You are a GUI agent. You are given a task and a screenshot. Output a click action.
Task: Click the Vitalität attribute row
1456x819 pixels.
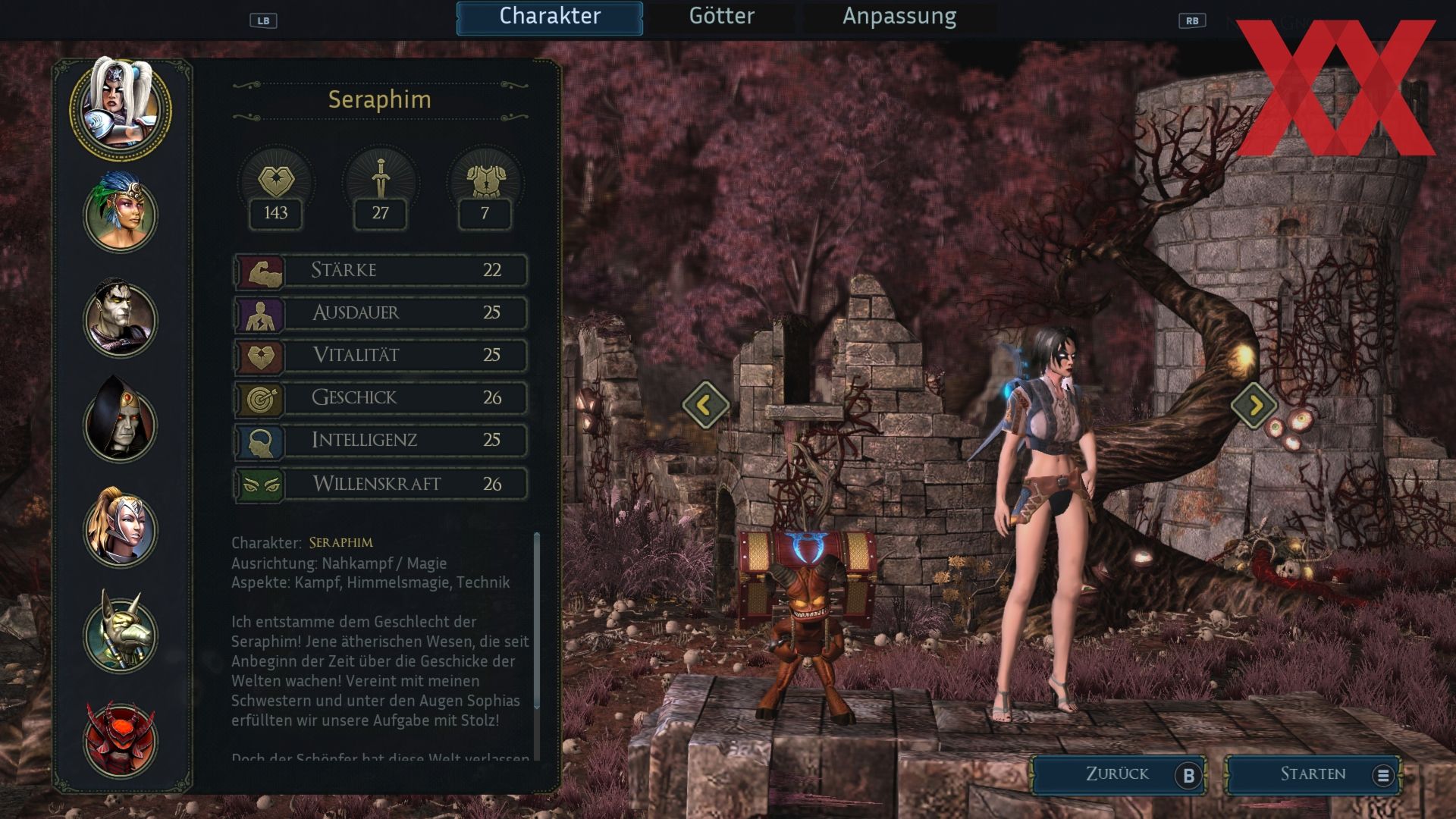pyautogui.click(x=380, y=356)
